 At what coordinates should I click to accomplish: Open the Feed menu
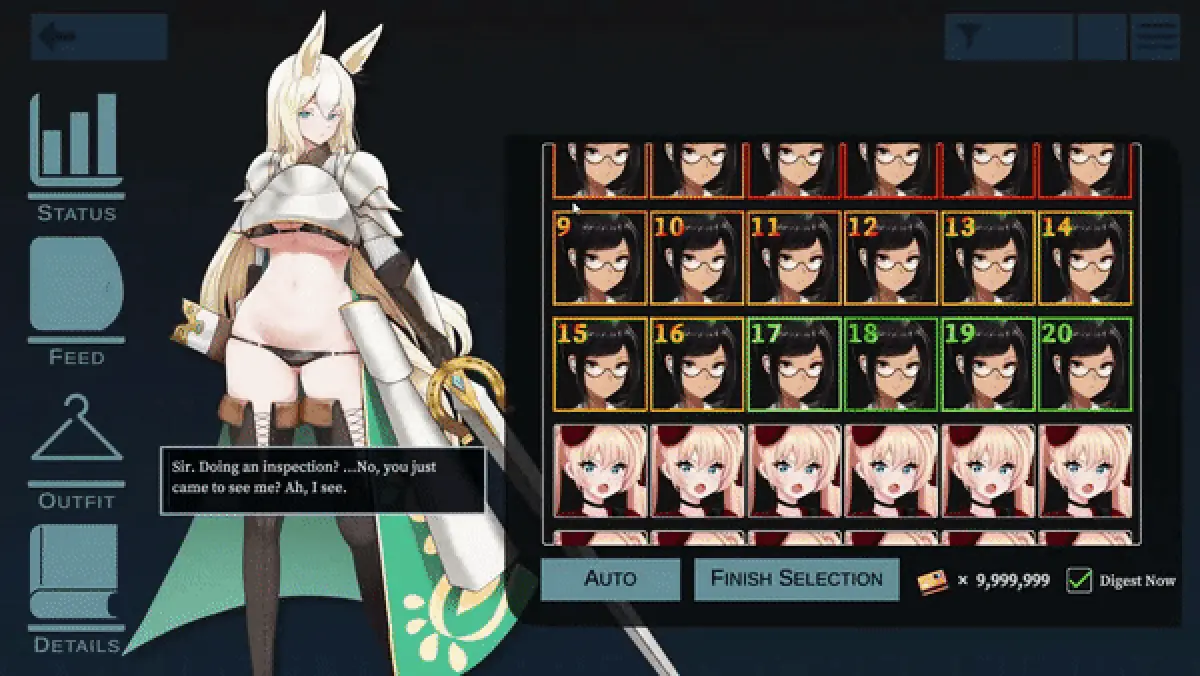(x=76, y=300)
